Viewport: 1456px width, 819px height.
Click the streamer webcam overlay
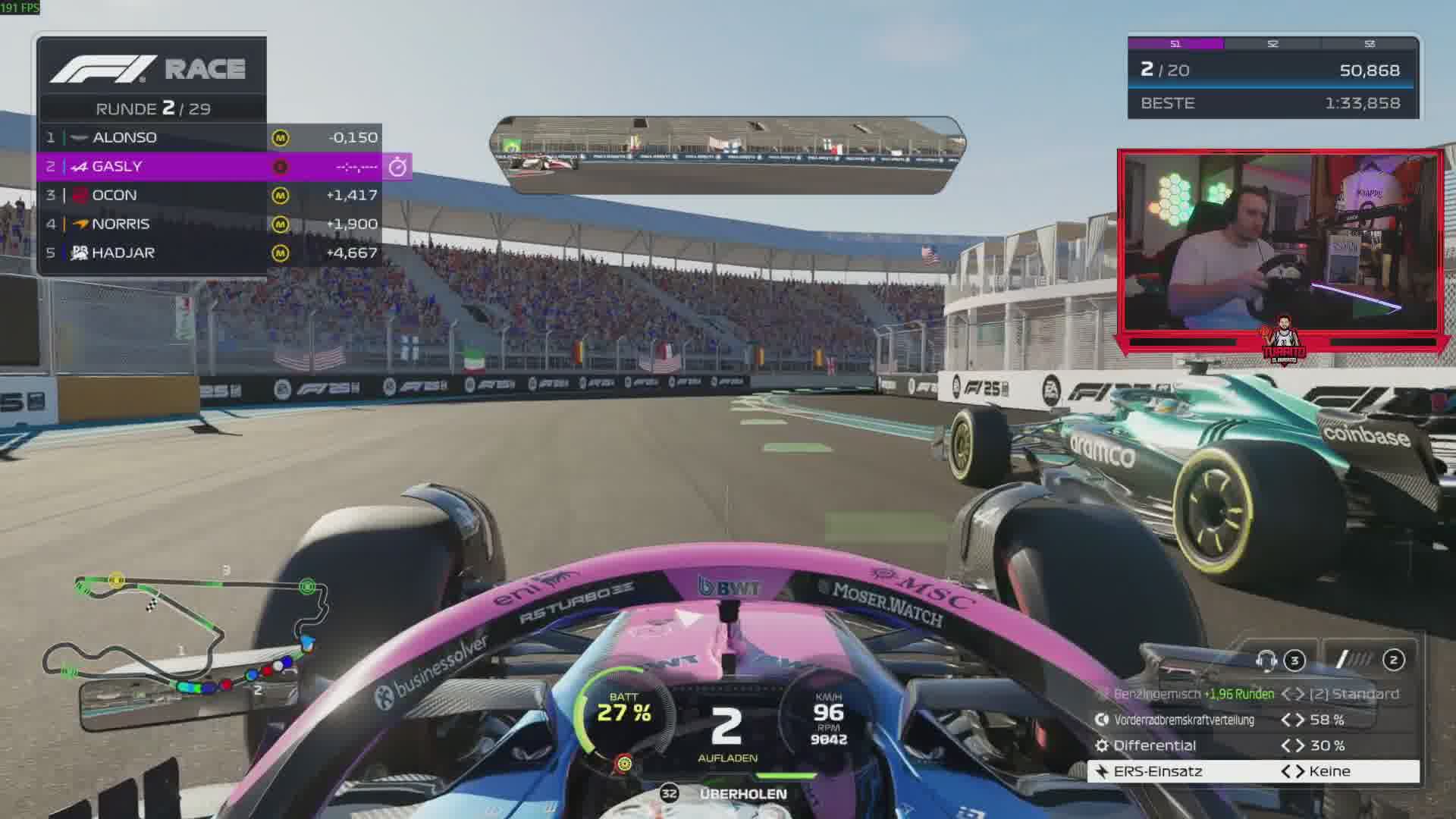tap(1280, 243)
